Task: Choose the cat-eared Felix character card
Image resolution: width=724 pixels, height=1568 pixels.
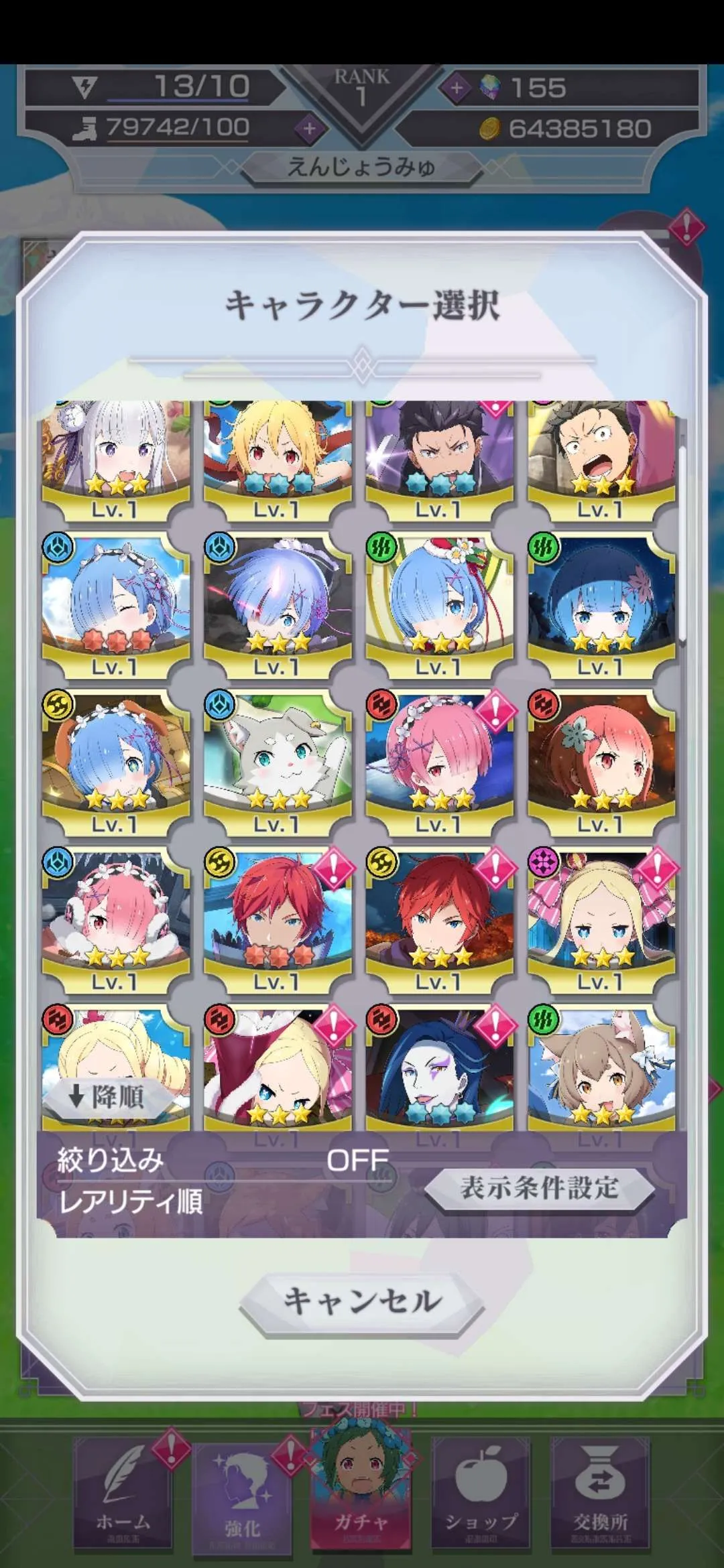Action: coord(601,1069)
